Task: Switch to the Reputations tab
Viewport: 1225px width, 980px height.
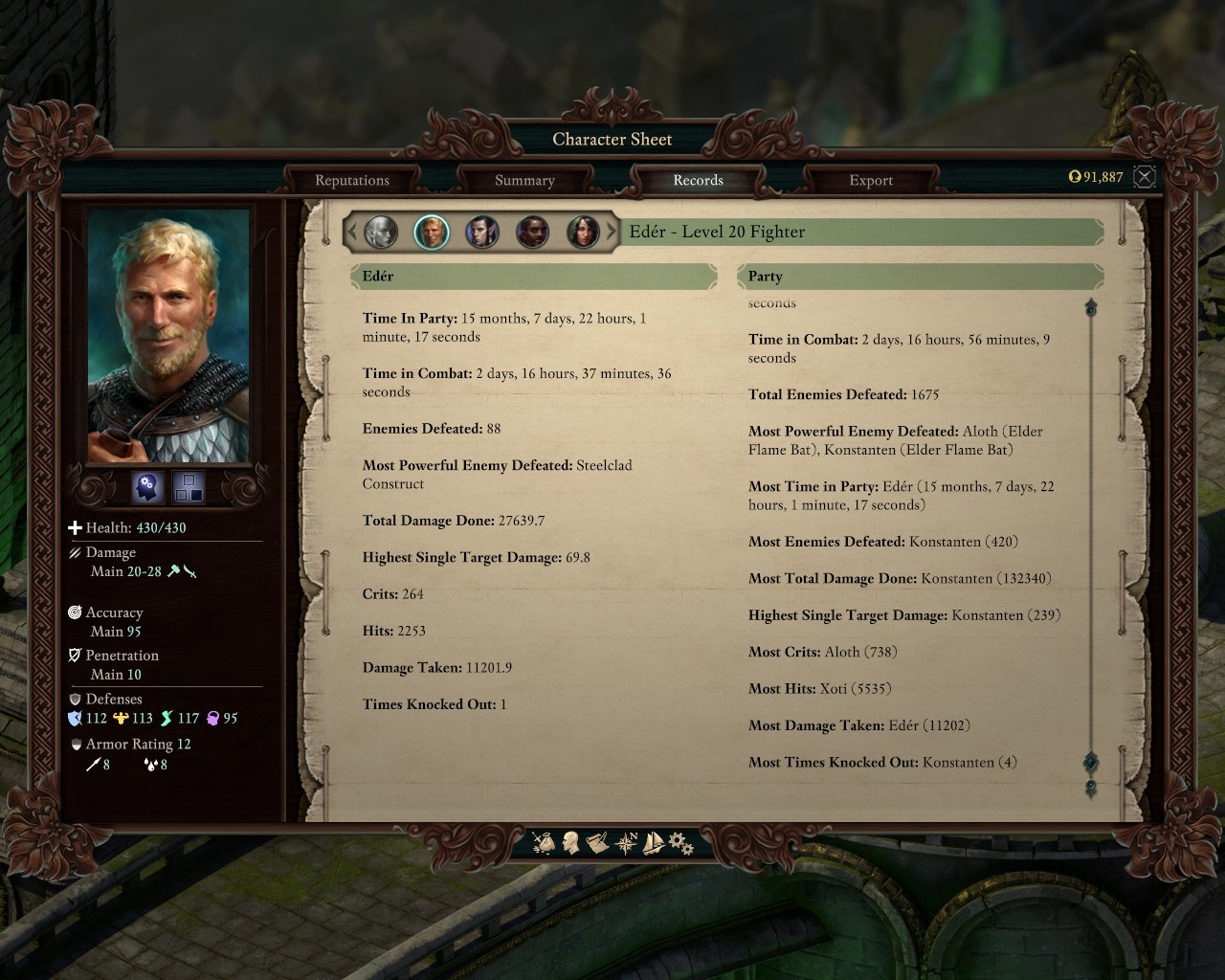Action: (352, 180)
